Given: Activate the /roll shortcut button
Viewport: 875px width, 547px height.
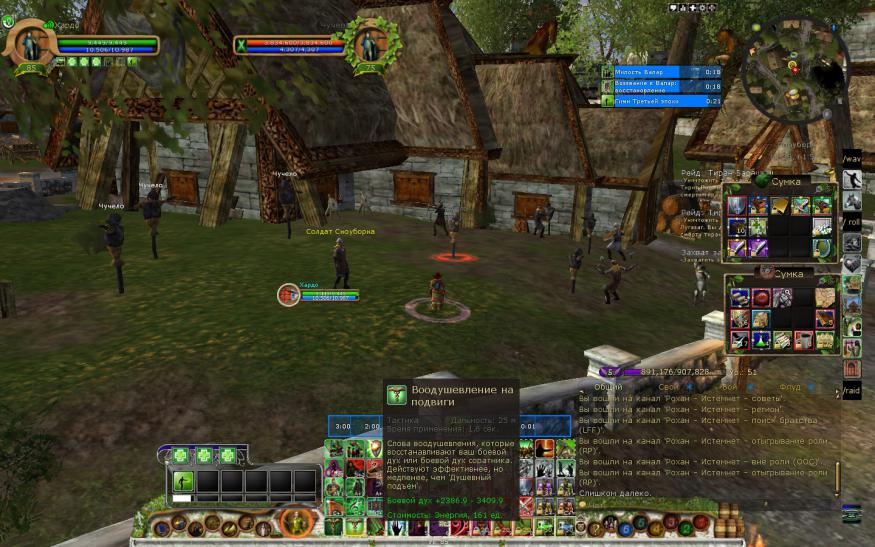Looking at the screenshot, I should pos(851,222).
